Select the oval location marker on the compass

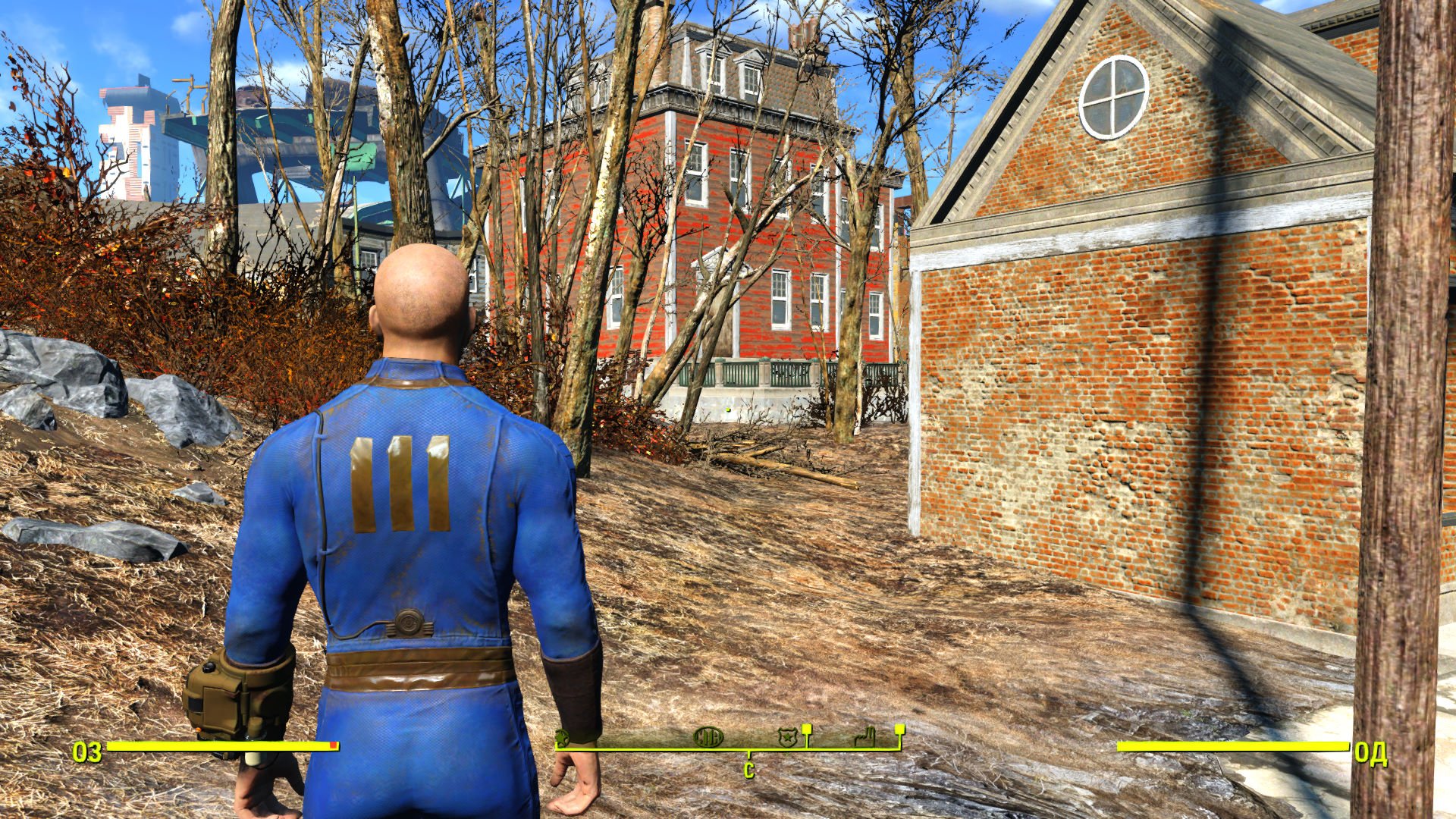tap(708, 736)
